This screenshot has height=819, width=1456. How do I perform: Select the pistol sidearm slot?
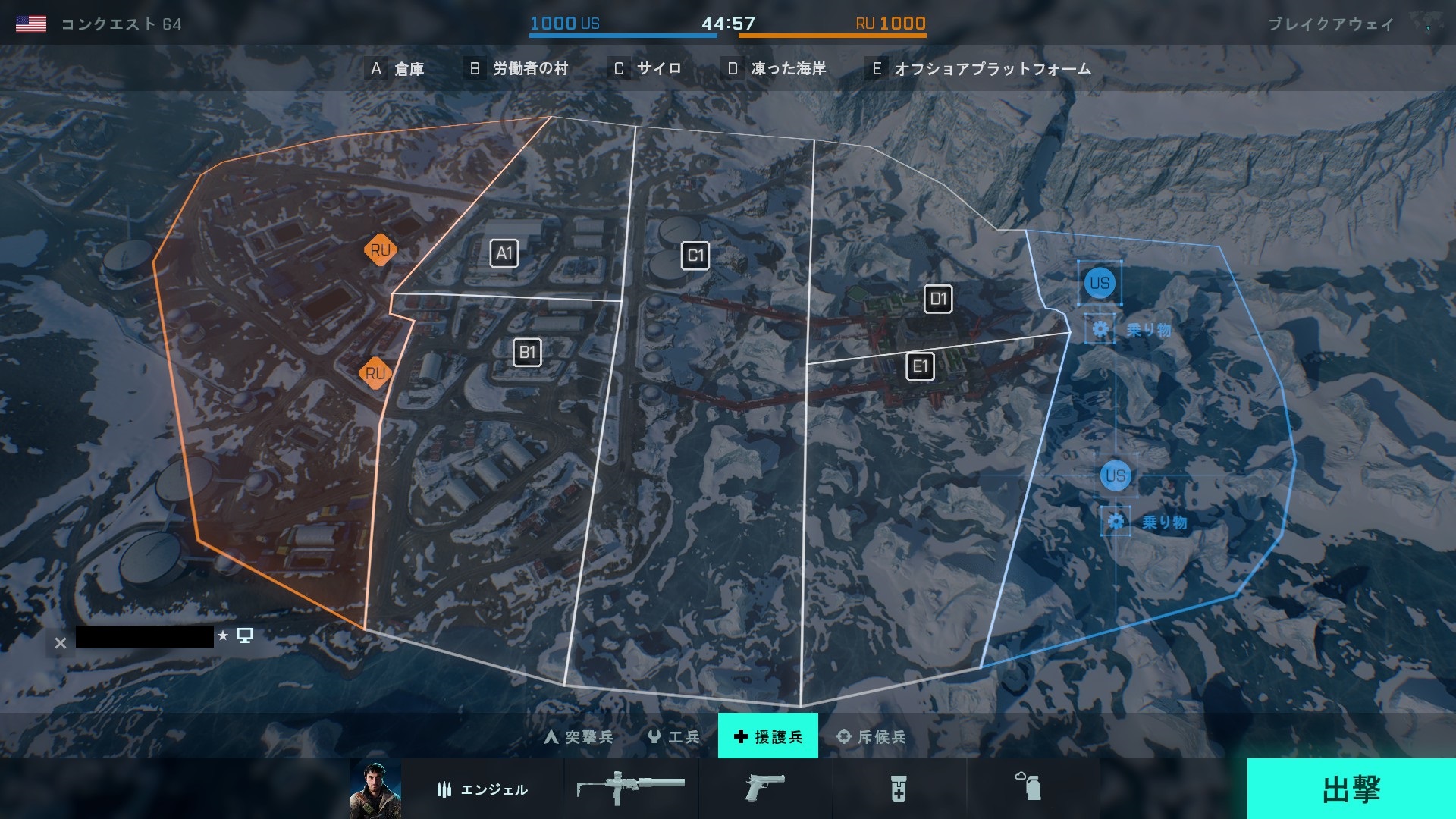(x=764, y=789)
